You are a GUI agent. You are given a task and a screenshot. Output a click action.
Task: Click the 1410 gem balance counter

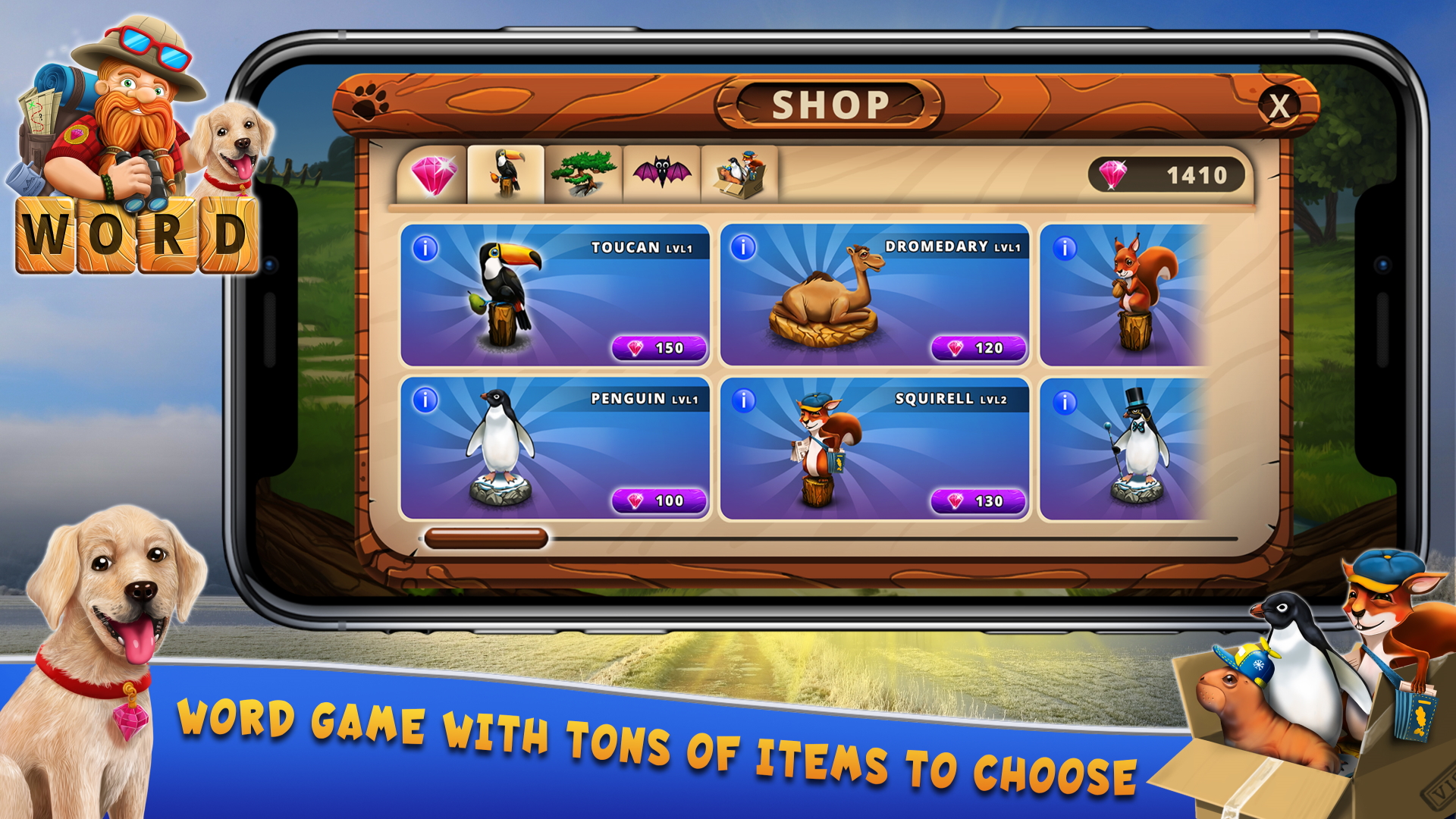click(1166, 175)
